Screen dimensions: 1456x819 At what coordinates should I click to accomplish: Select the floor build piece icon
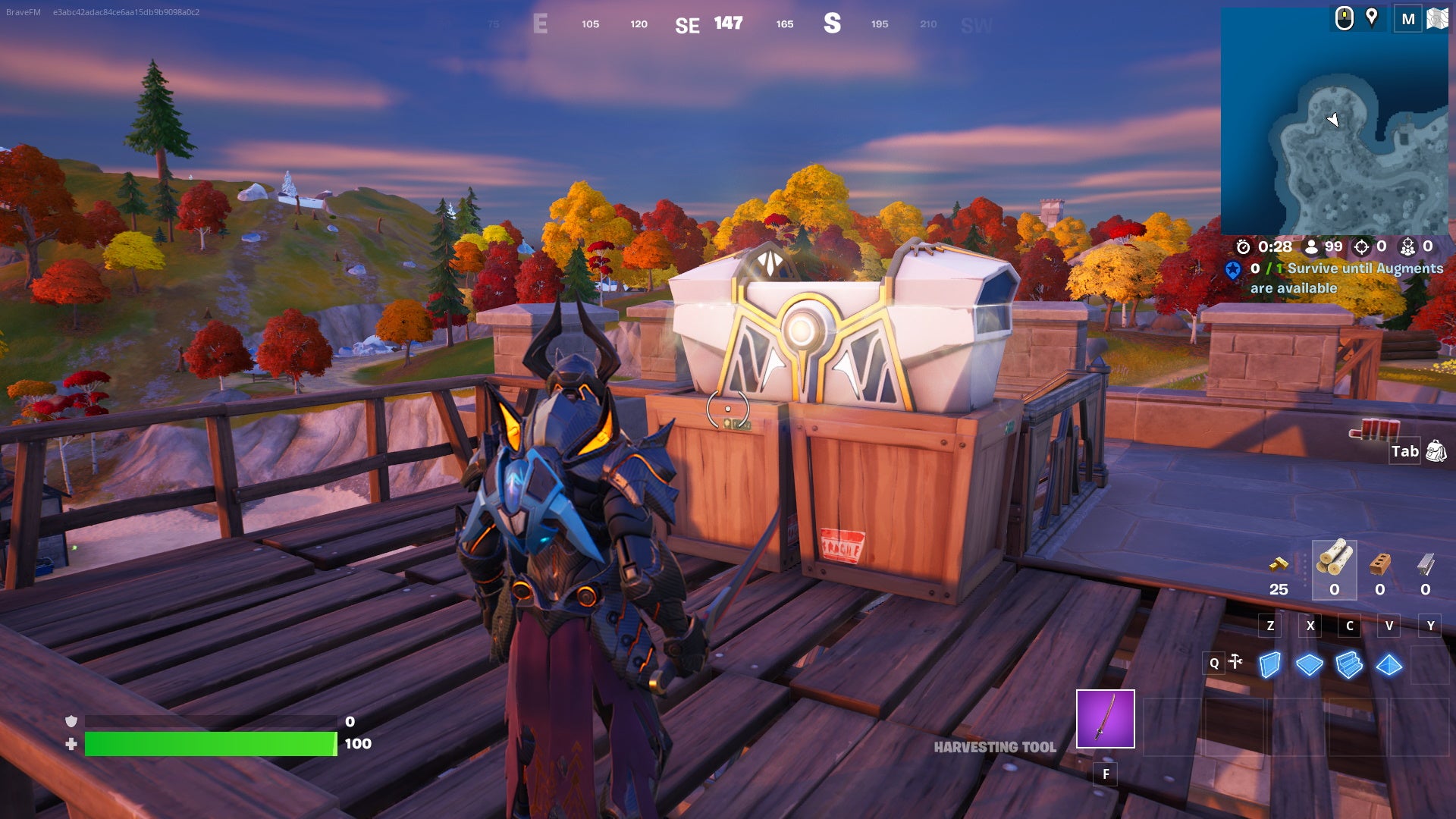click(x=1309, y=665)
